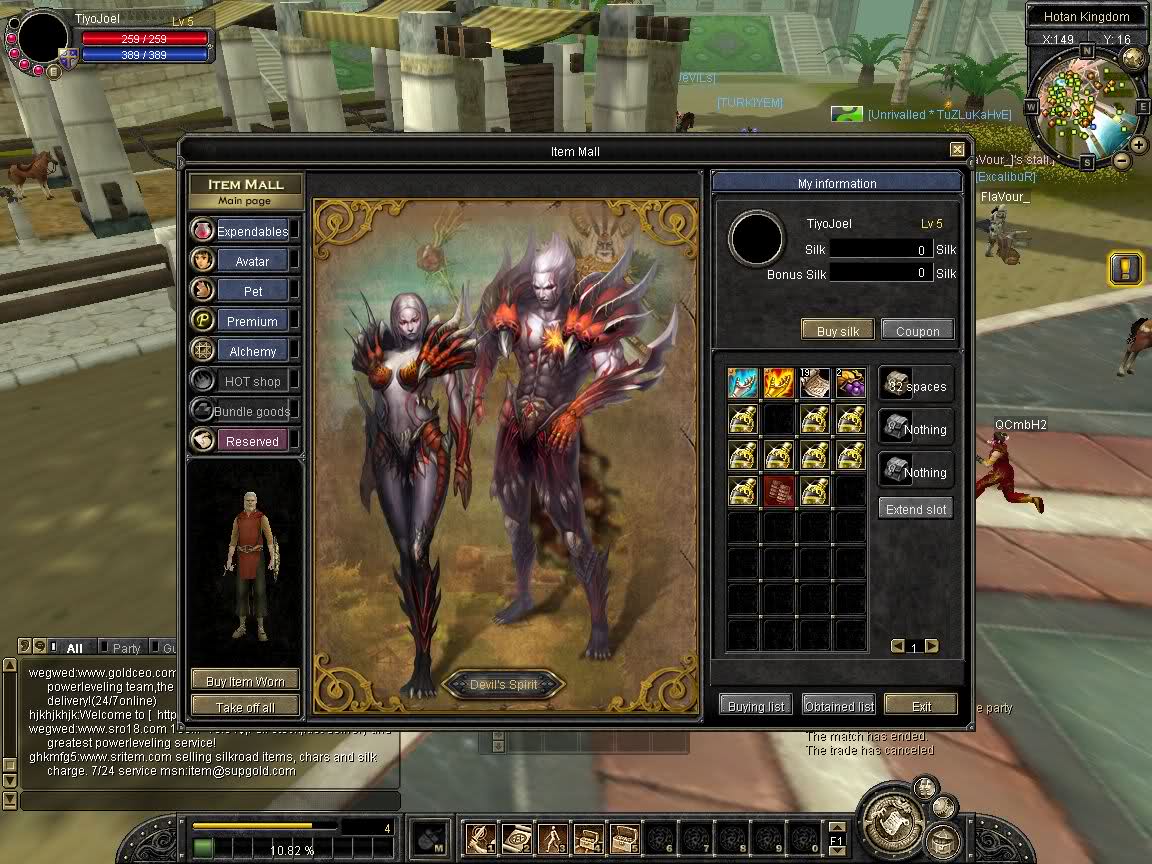Open the Buying list

[756, 705]
